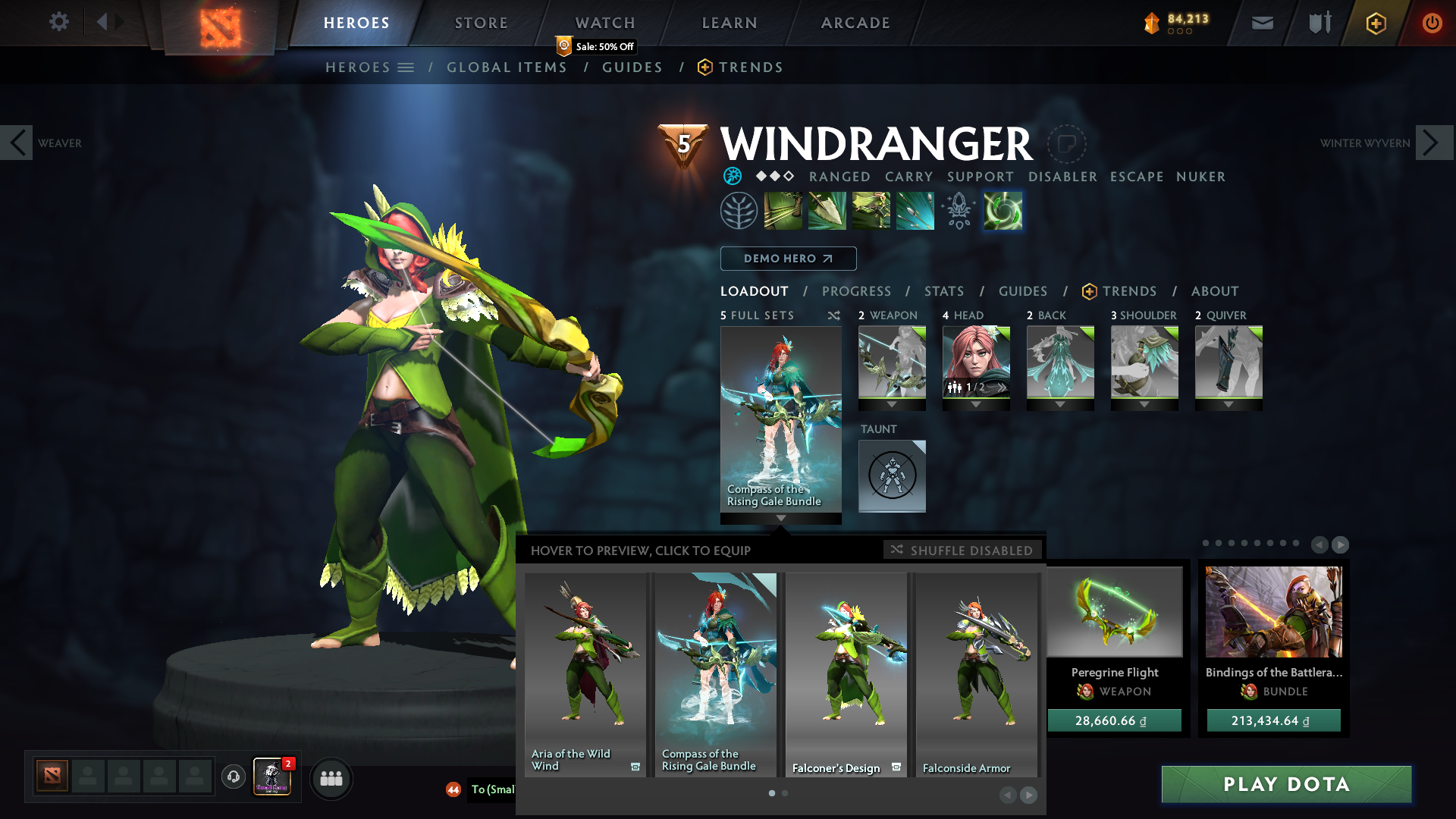Show the Global Items page
The image size is (1456, 819).
click(x=507, y=67)
